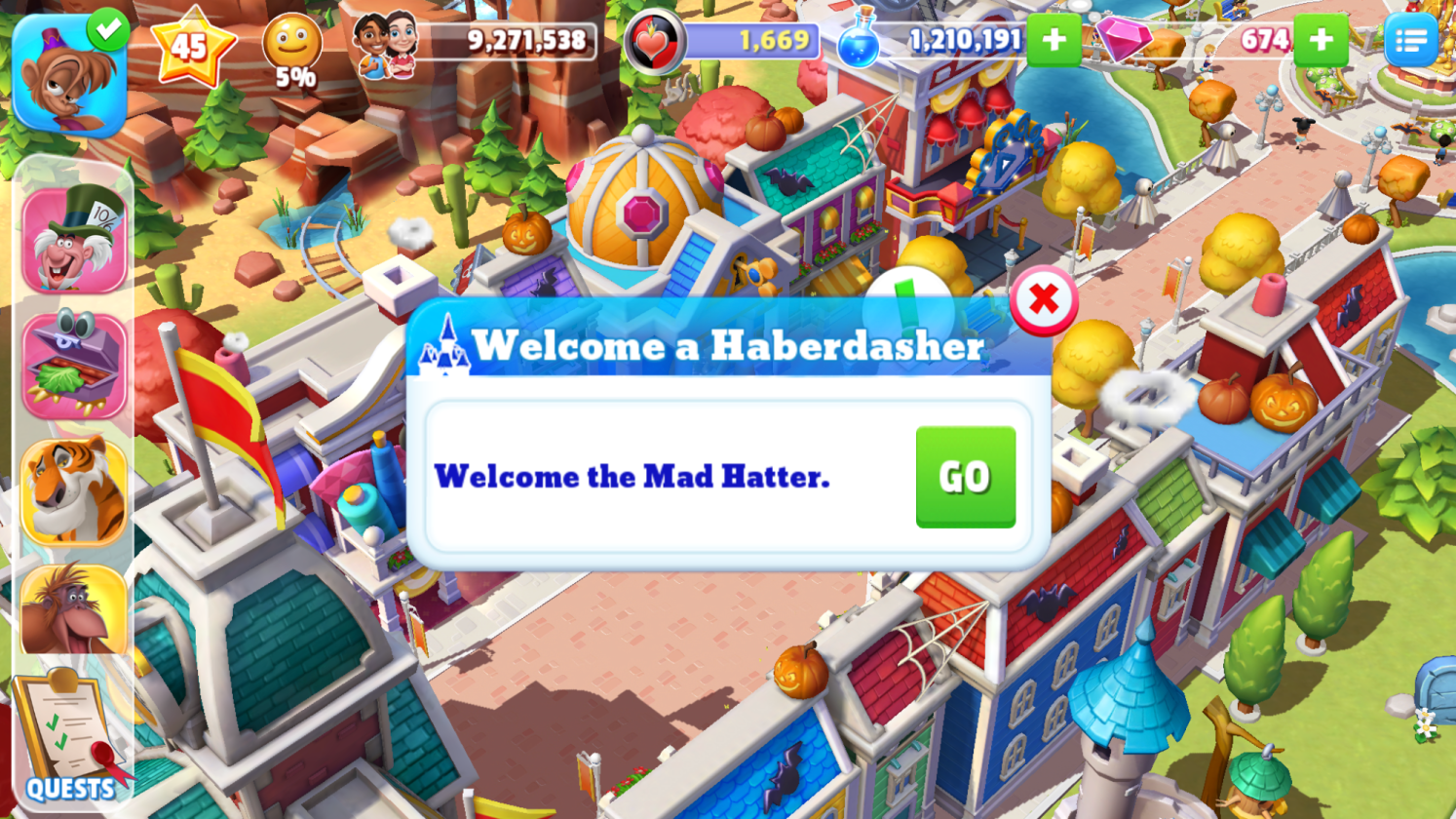Tap the green GO button
The height and width of the screenshot is (819, 1456).
965,477
